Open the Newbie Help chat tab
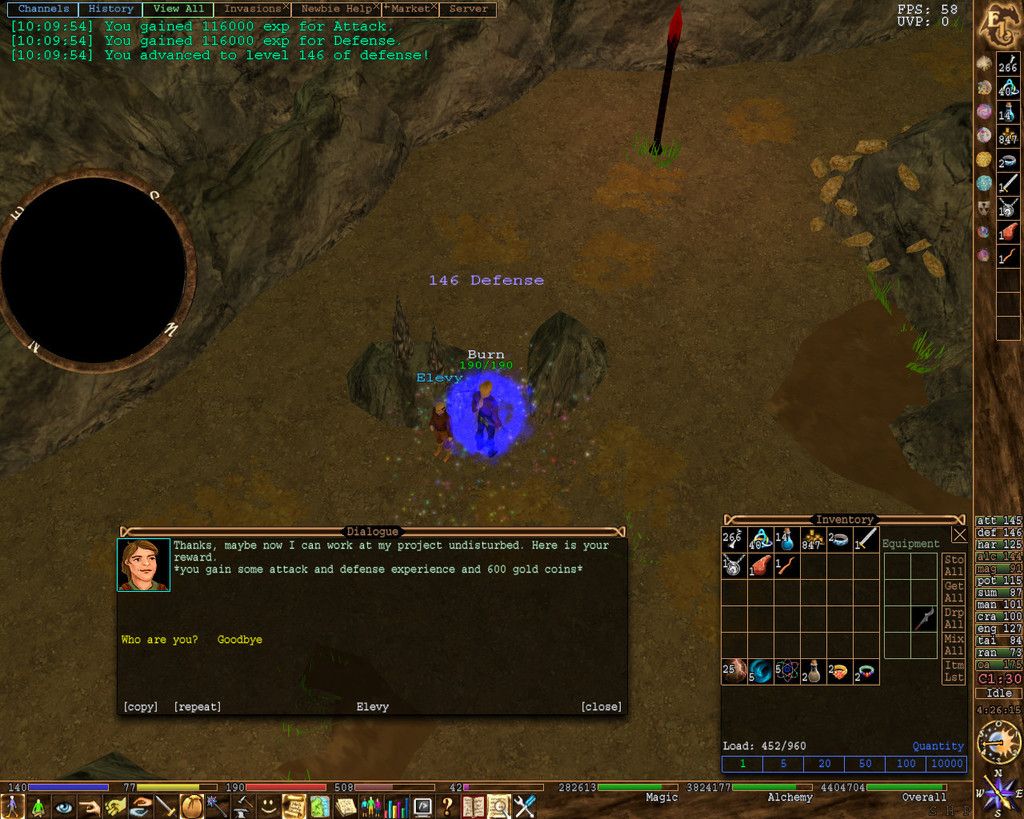This screenshot has height=819, width=1024. [335, 9]
